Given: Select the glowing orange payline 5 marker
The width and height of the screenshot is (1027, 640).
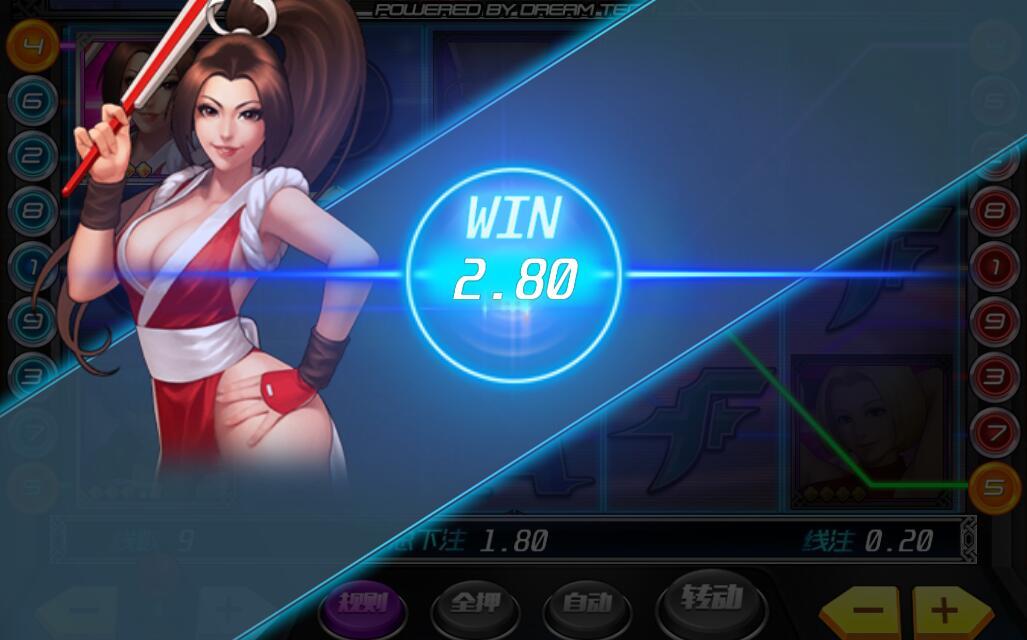Looking at the screenshot, I should (994, 488).
